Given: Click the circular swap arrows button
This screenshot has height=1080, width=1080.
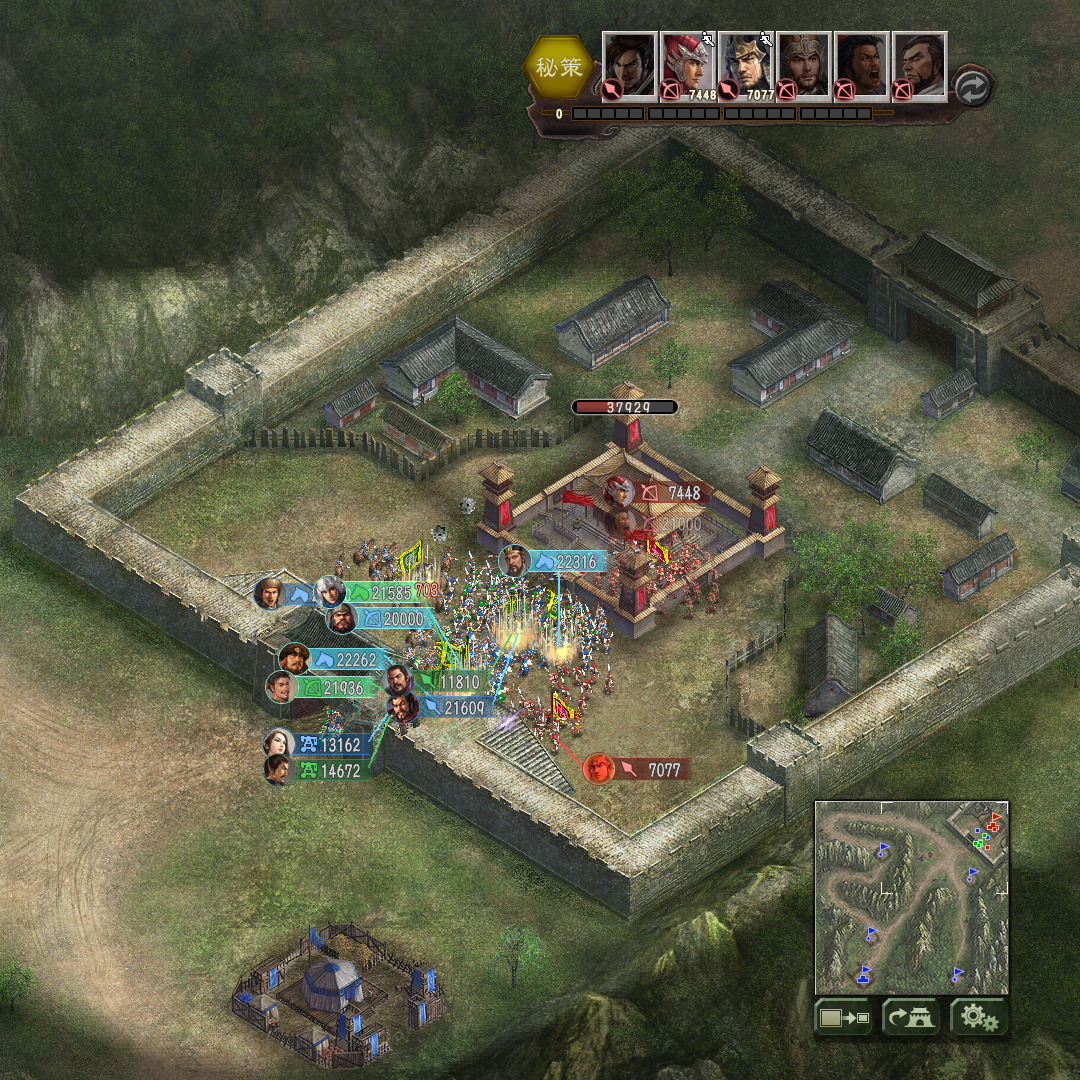Looking at the screenshot, I should [971, 88].
